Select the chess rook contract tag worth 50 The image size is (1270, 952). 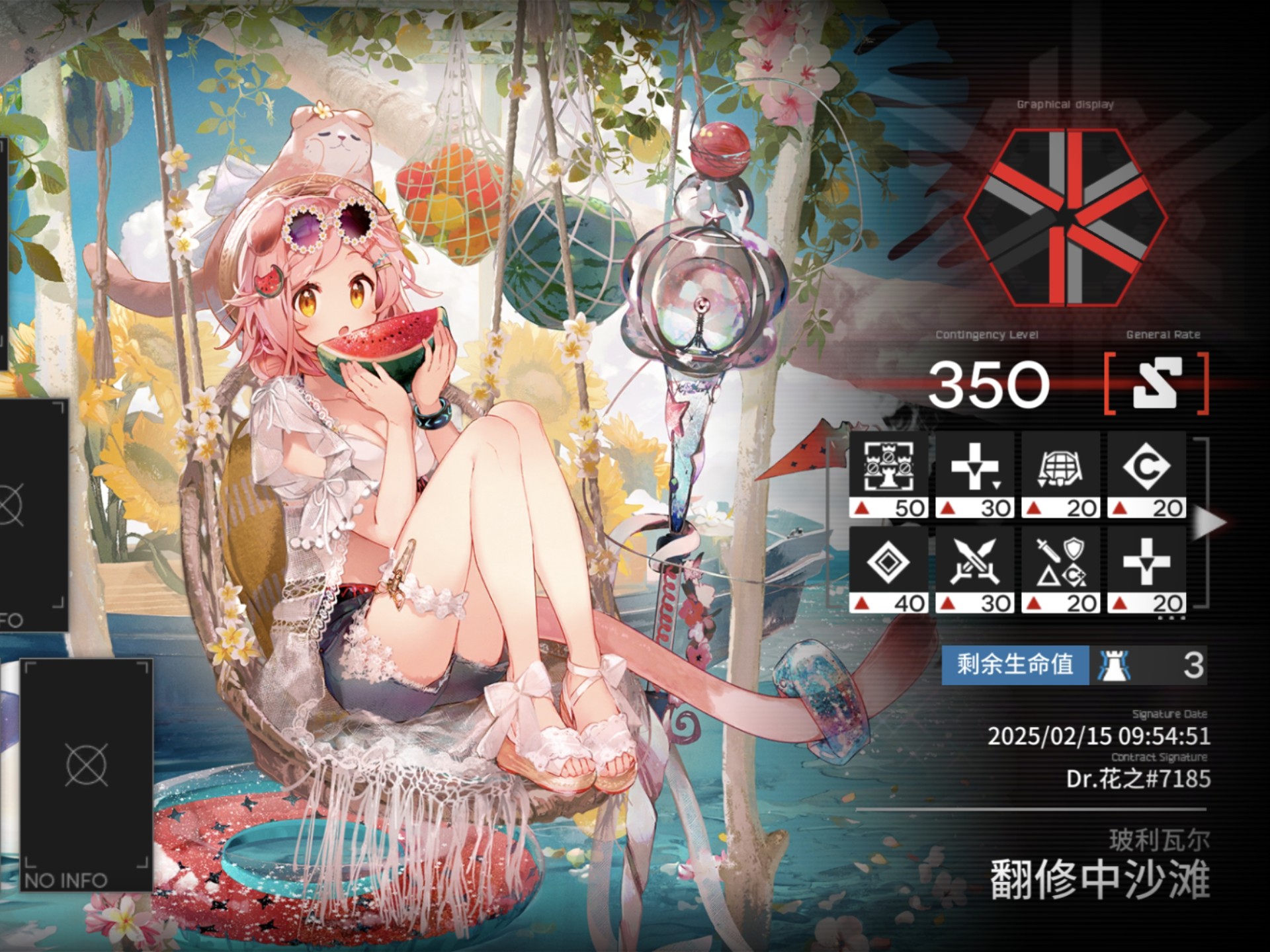889,474
